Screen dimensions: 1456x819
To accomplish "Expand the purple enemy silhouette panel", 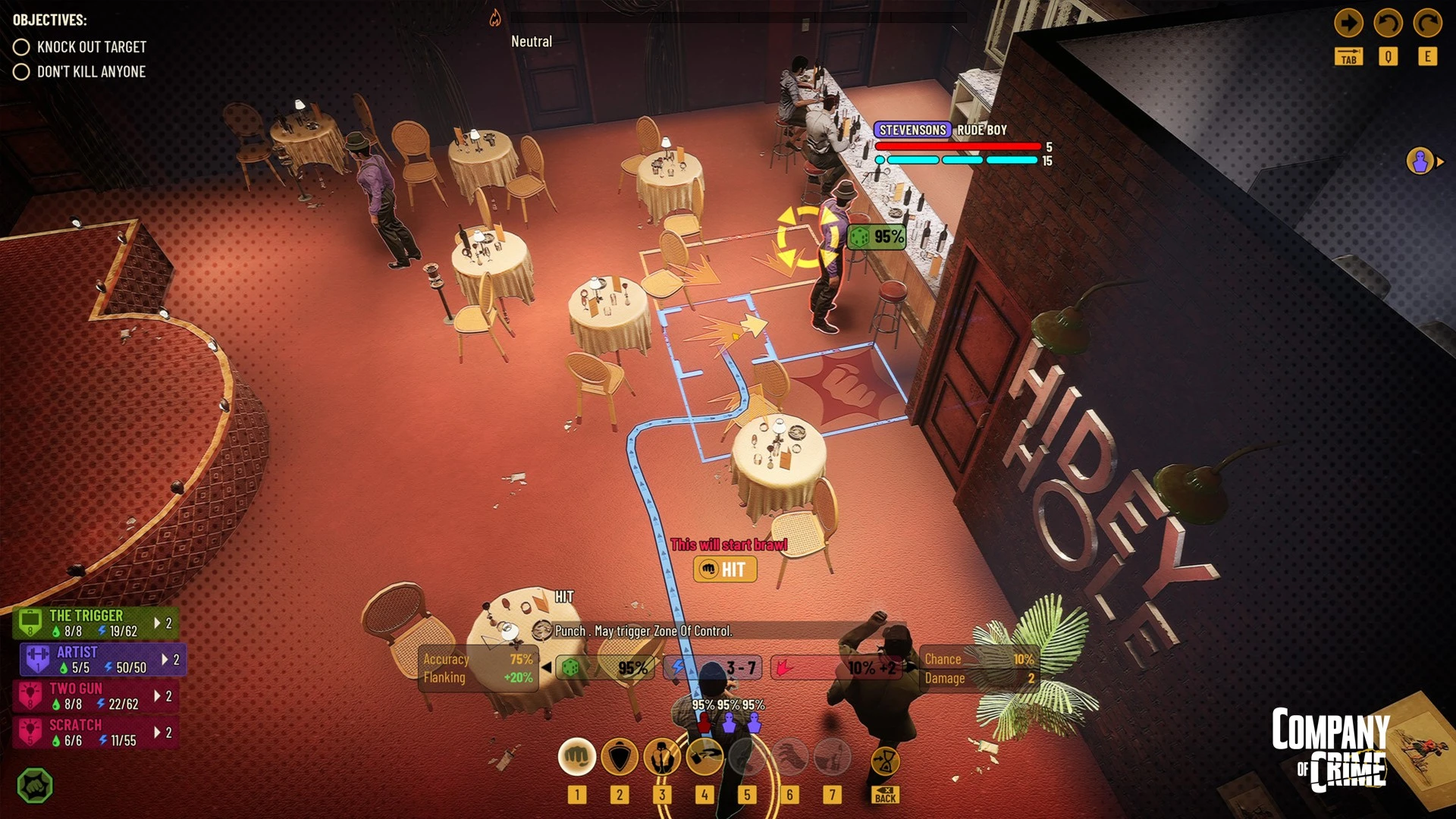I will 1423,162.
